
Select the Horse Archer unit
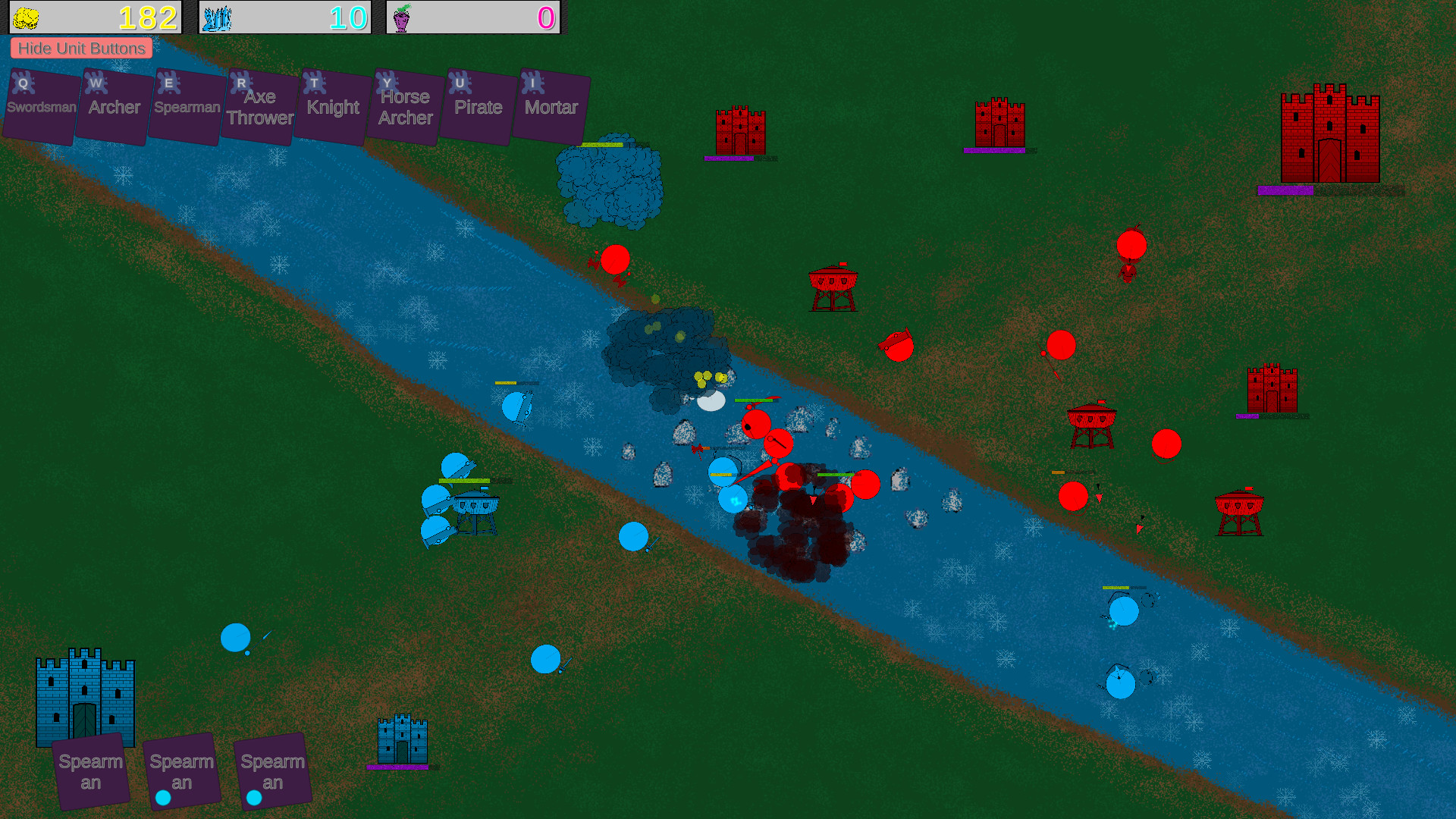pos(403,106)
